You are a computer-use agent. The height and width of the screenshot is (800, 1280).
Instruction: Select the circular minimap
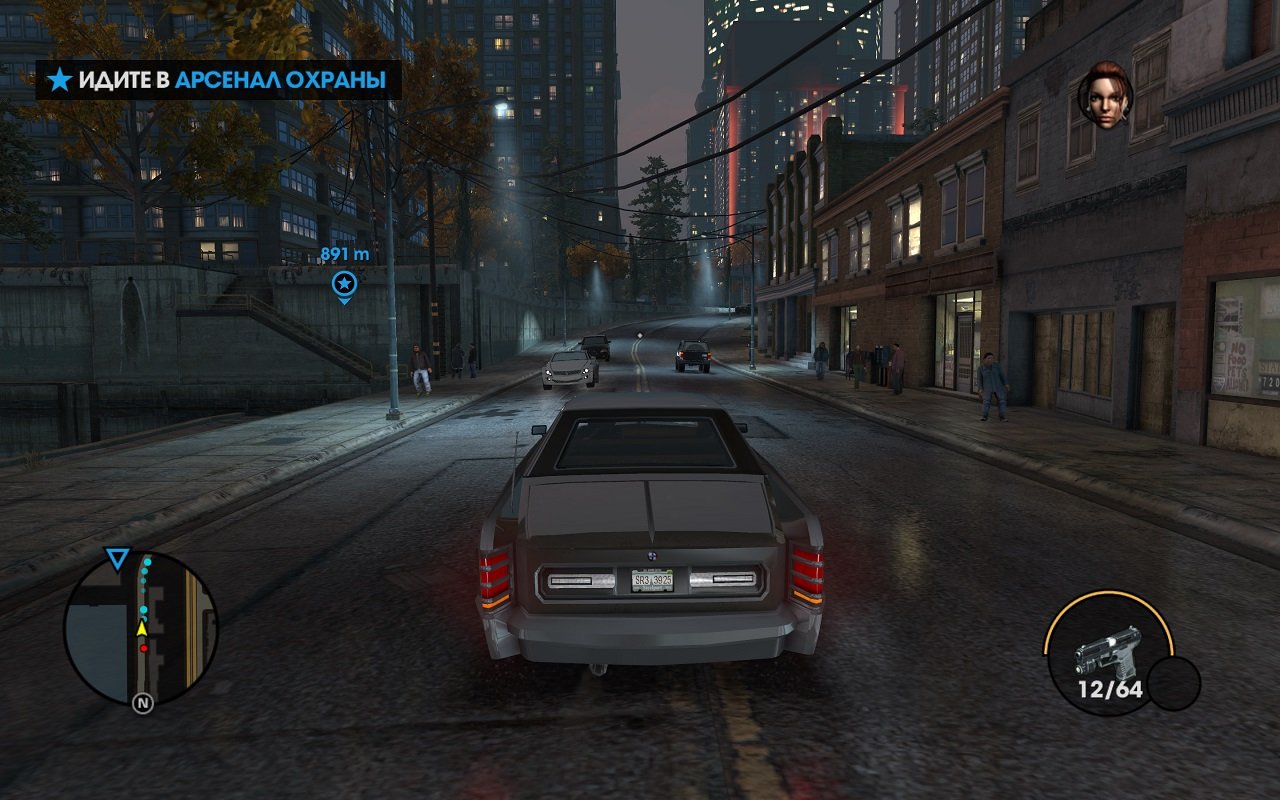[x=141, y=628]
